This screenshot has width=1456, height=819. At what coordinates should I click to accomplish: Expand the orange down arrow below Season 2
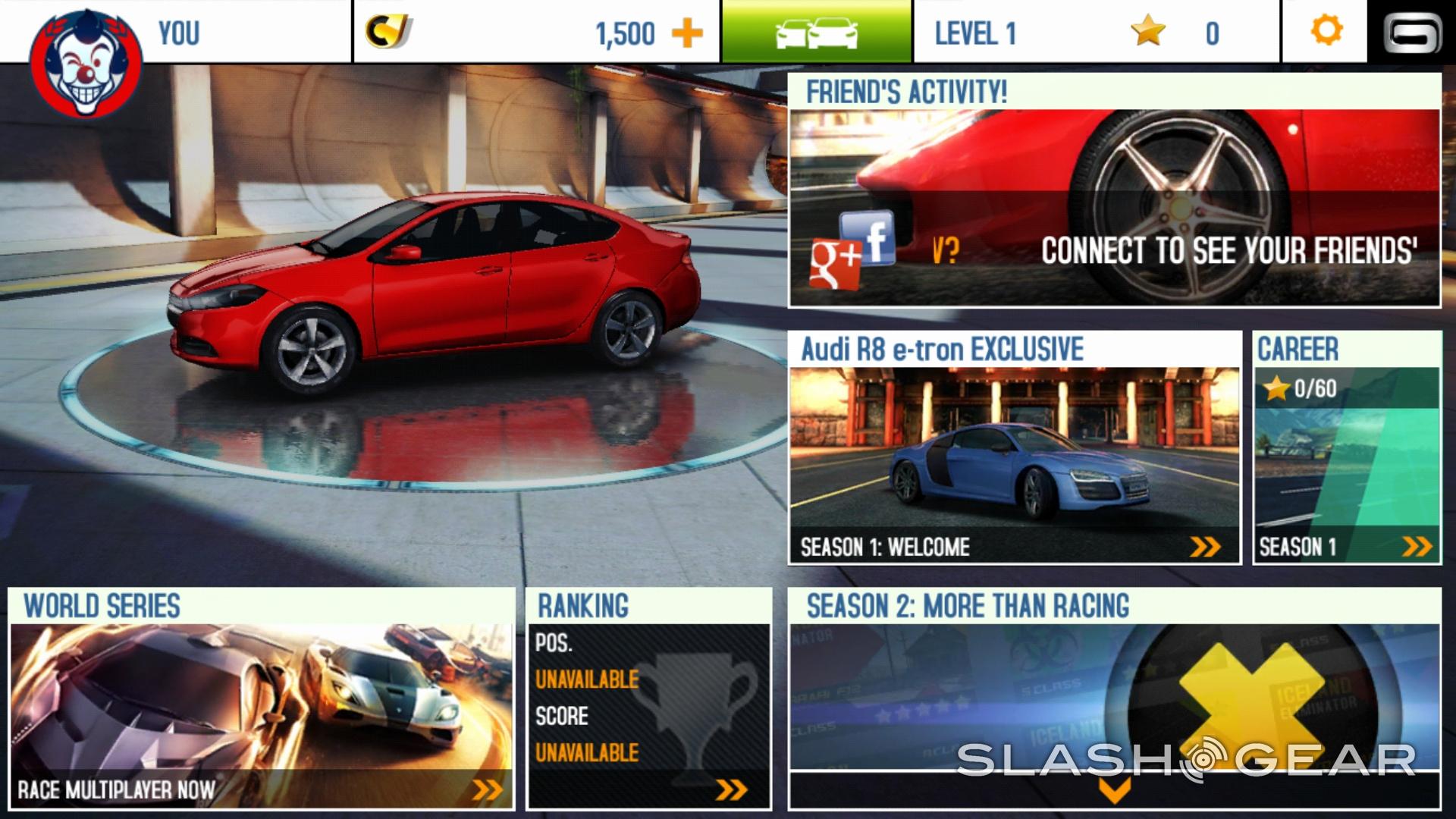pos(1114,790)
